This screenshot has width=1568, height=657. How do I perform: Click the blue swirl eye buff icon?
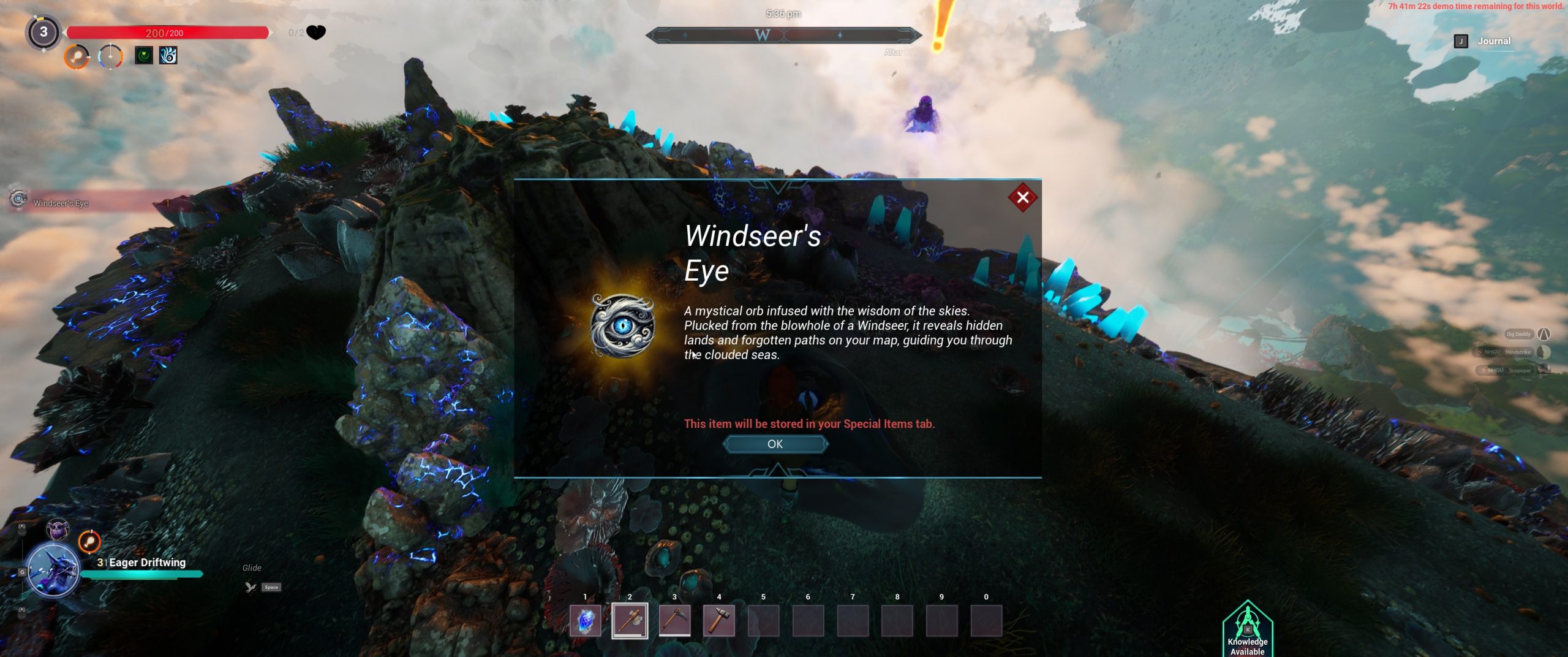tap(168, 56)
